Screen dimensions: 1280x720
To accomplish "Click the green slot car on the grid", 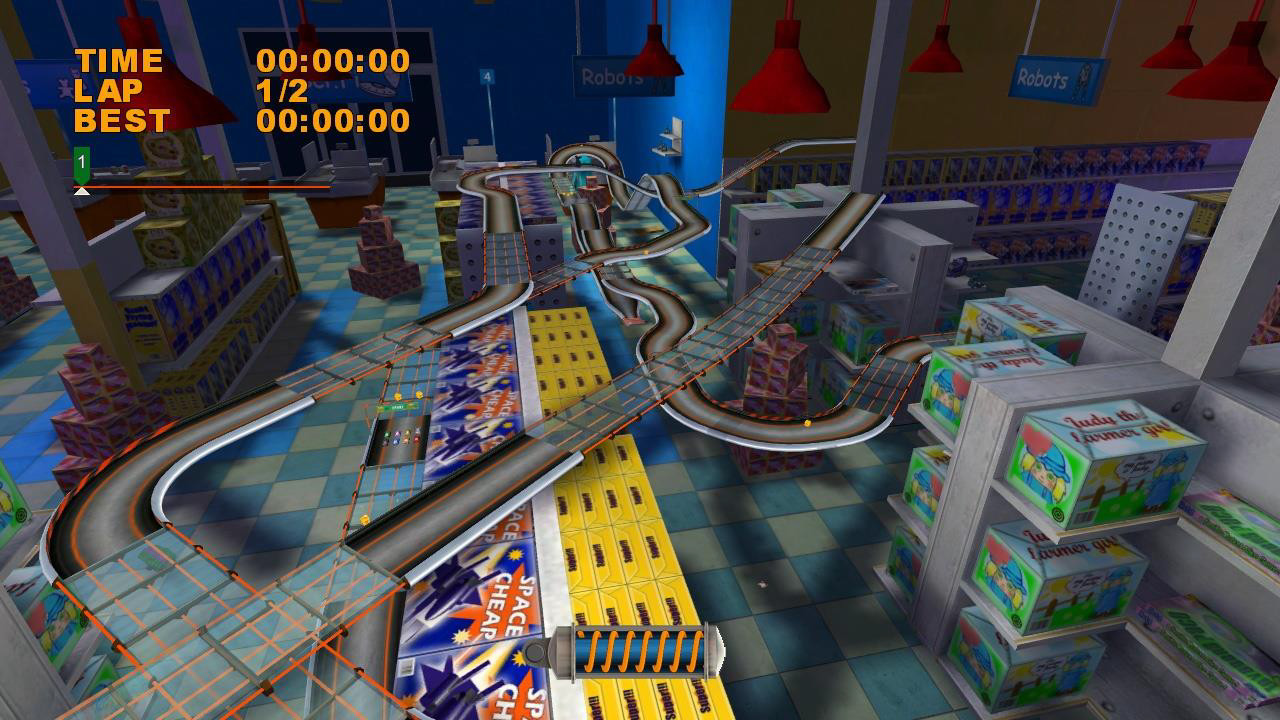I will (x=386, y=434).
